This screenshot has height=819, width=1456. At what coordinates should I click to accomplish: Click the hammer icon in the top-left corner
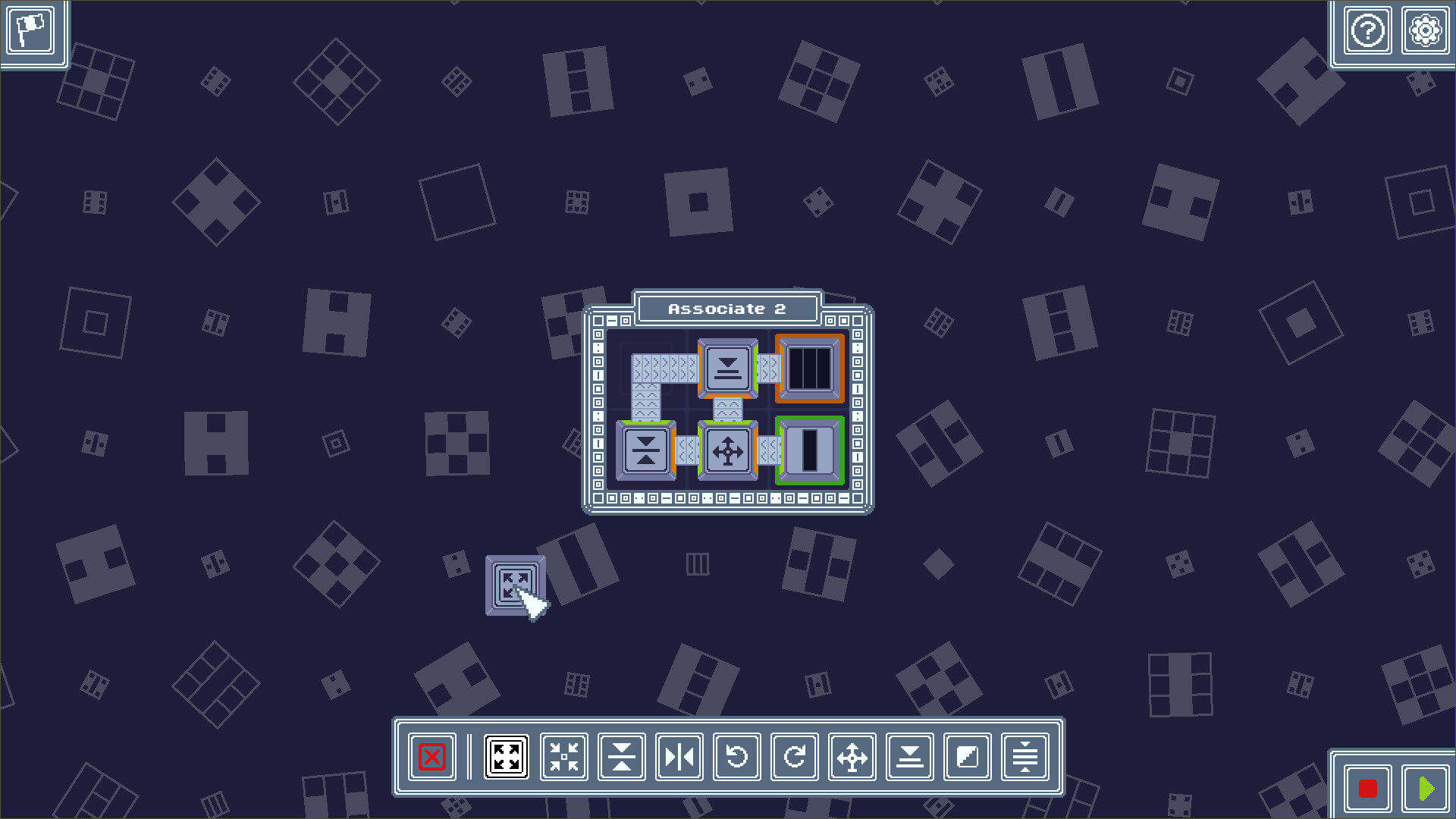[x=32, y=32]
